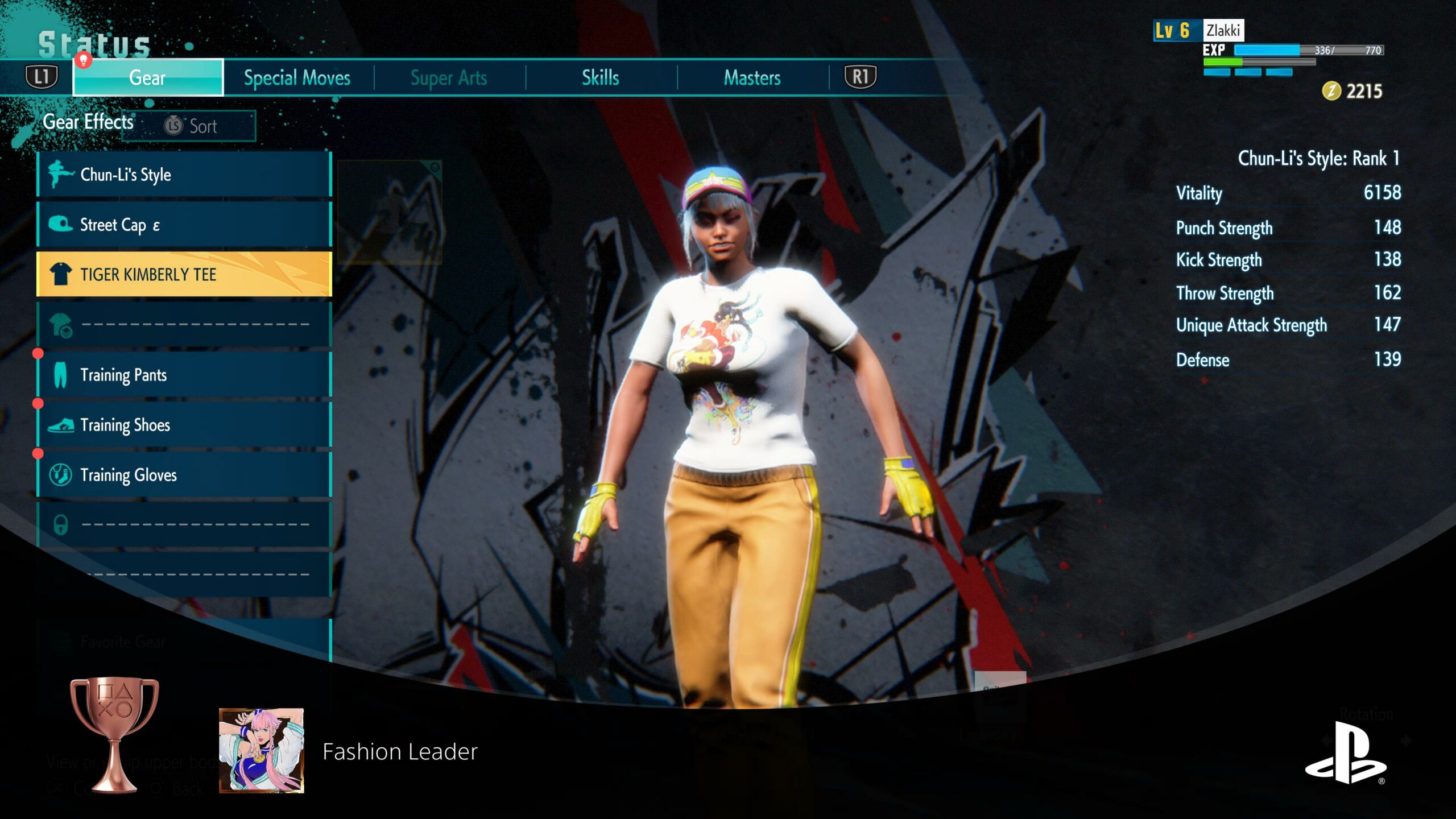1456x819 pixels.
Task: Choose the Chun-Li's Style entry
Action: tap(184, 175)
